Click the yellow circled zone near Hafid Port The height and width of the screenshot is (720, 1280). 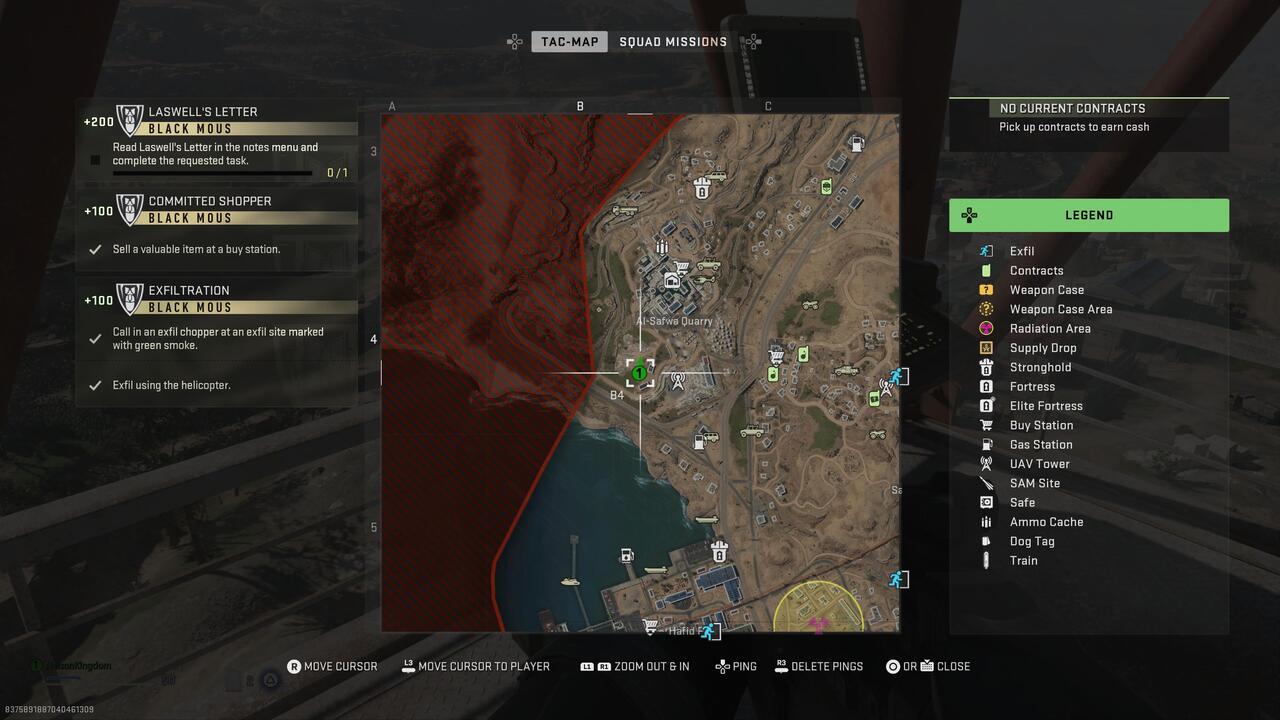(820, 610)
